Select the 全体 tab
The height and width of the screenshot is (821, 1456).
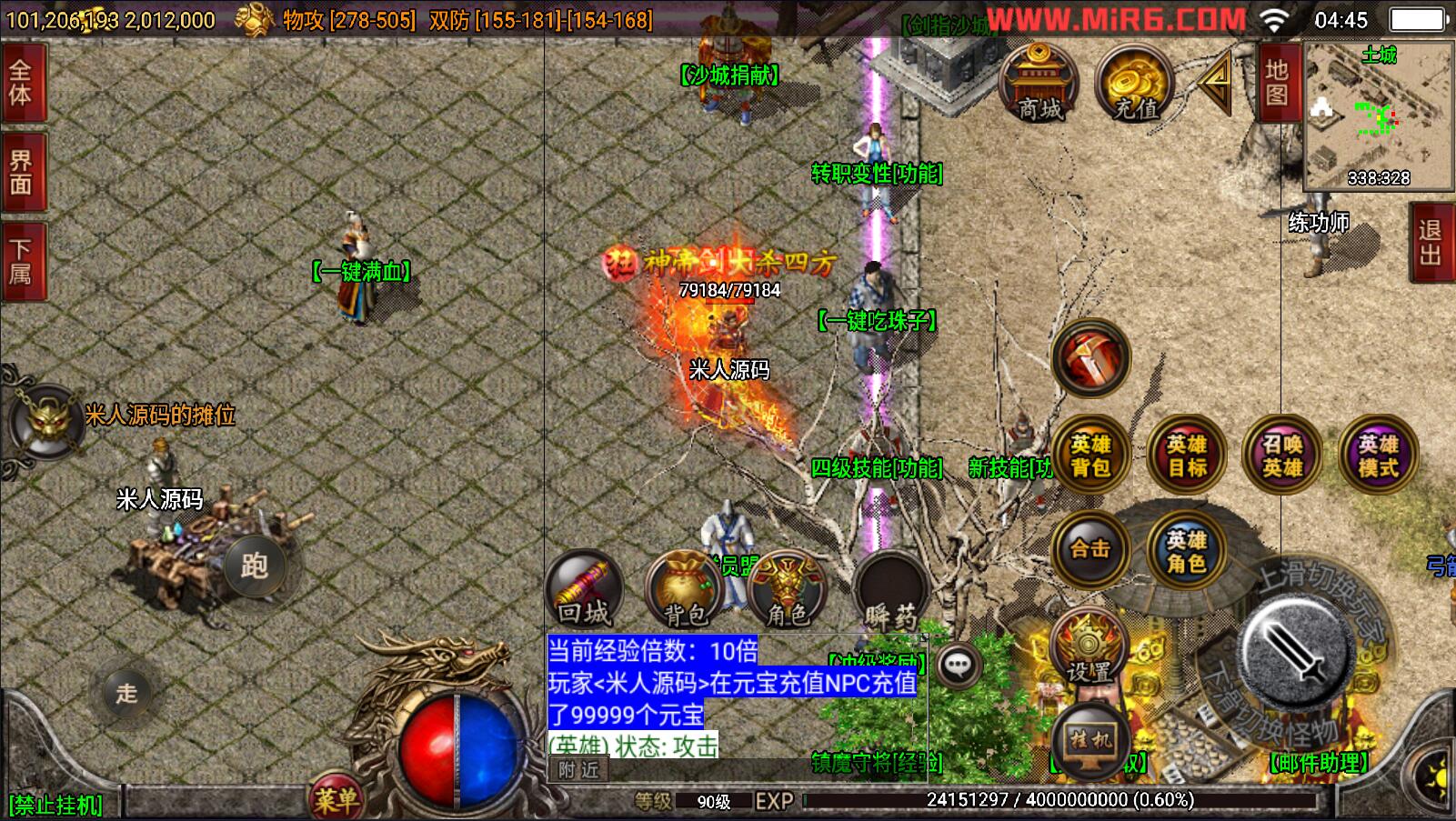pos(21,83)
